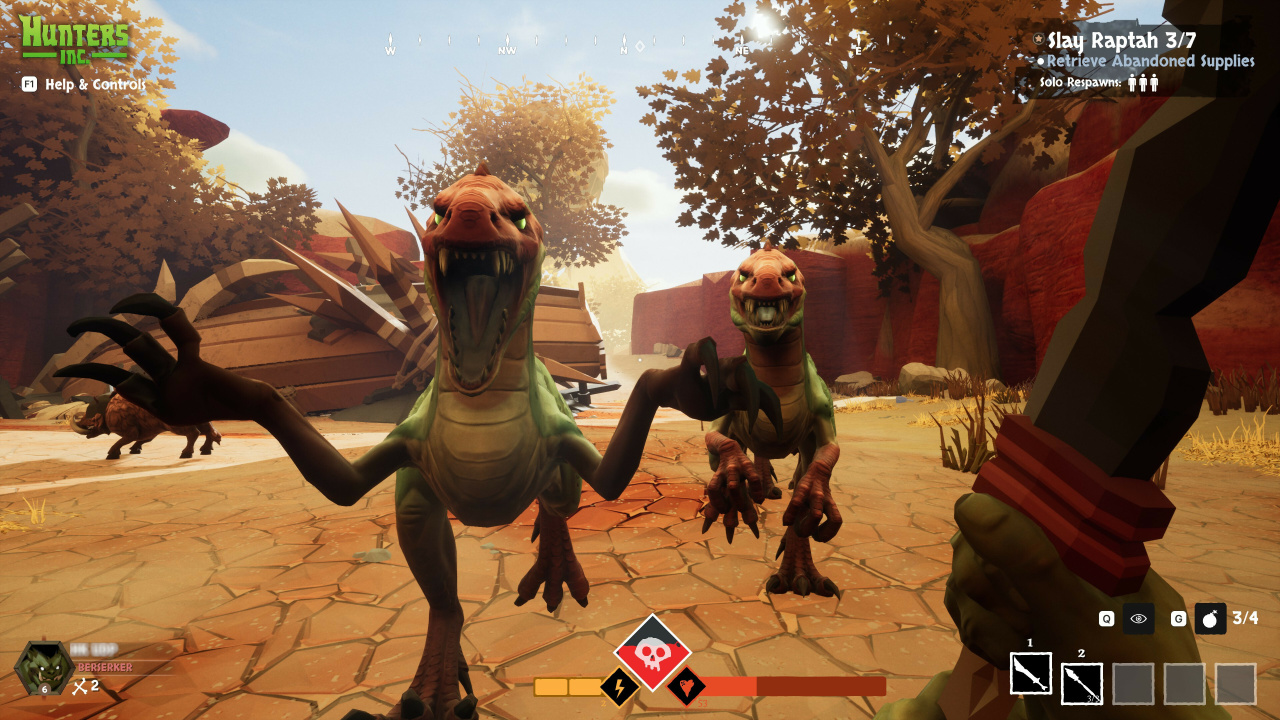The image size is (1280, 720).
Task: Click the red skull rage ability diamond
Action: coord(652,652)
